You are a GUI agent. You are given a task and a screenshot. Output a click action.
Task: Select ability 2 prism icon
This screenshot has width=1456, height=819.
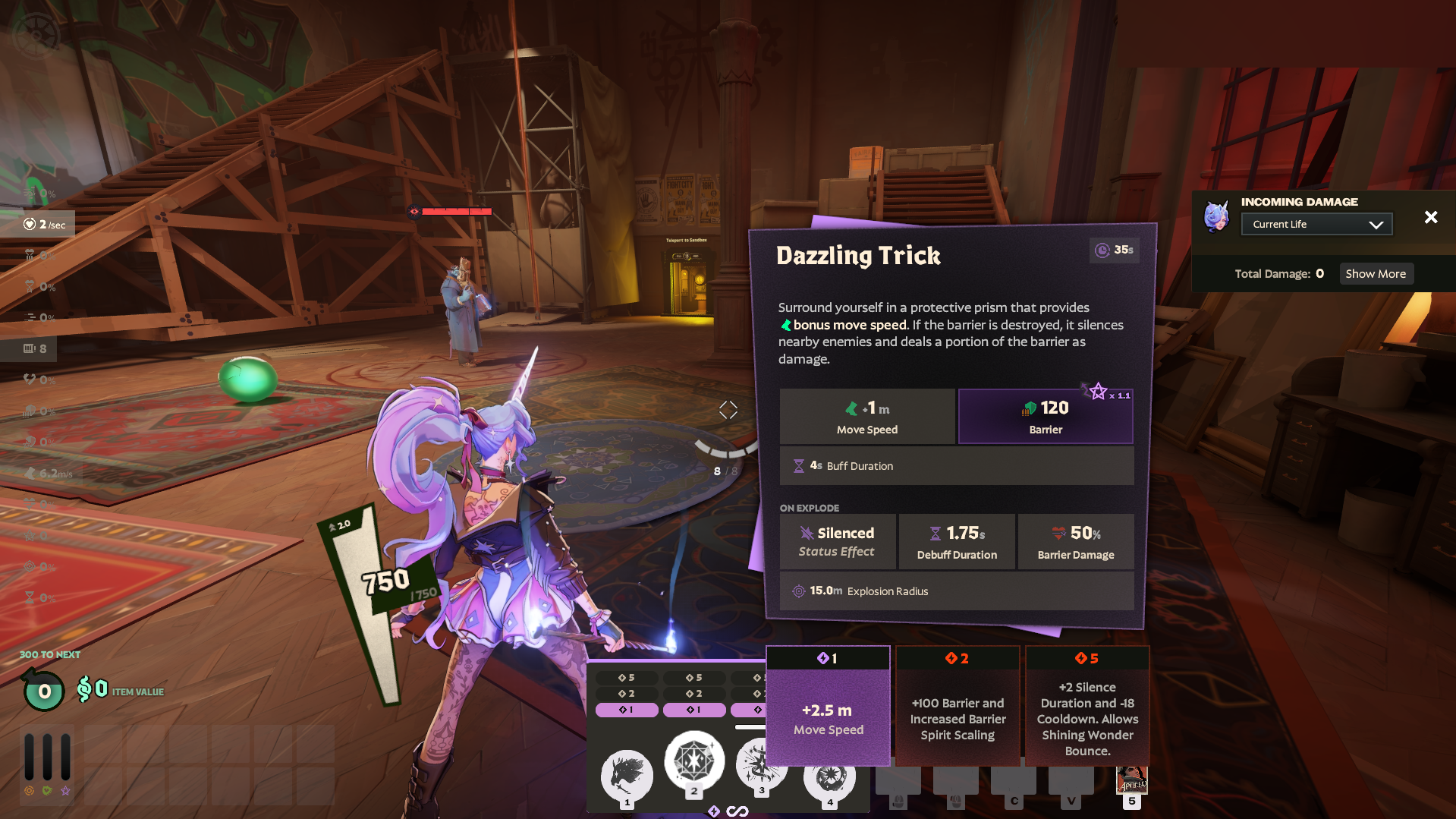[x=694, y=761]
